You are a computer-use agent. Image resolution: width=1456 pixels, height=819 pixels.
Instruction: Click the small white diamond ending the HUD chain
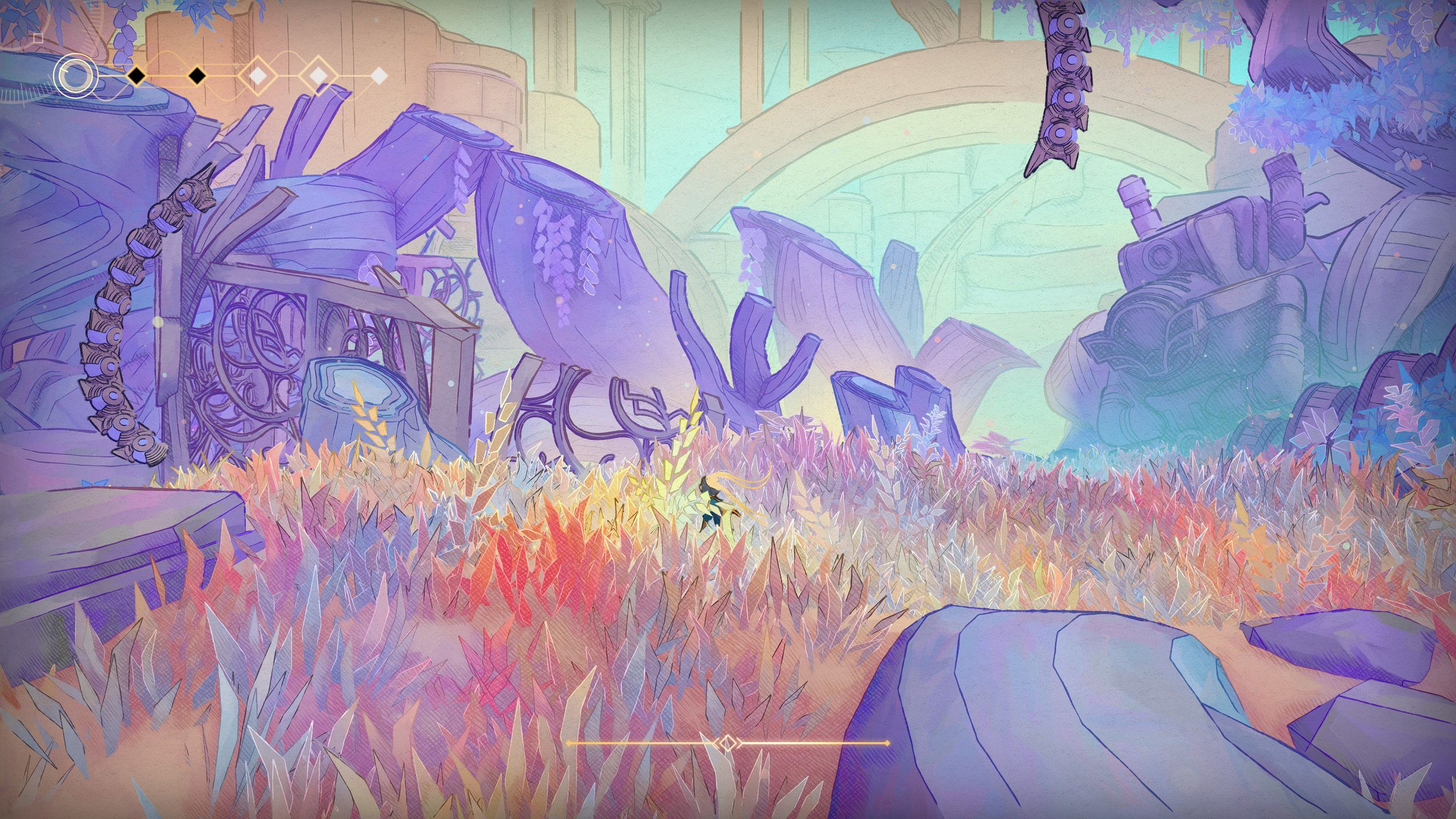380,76
